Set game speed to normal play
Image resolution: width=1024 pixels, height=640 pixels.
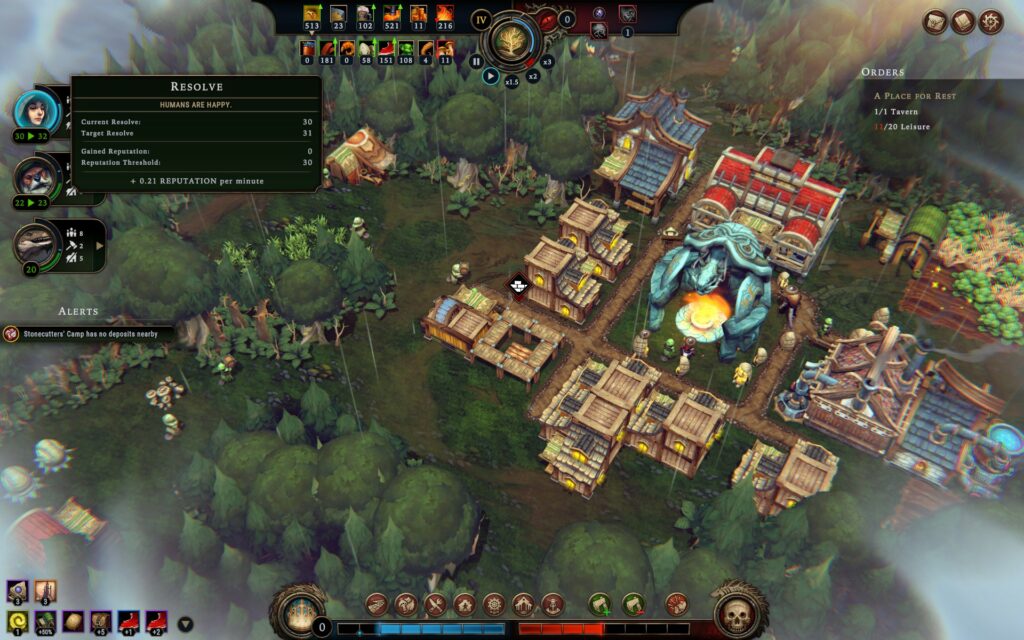point(490,75)
